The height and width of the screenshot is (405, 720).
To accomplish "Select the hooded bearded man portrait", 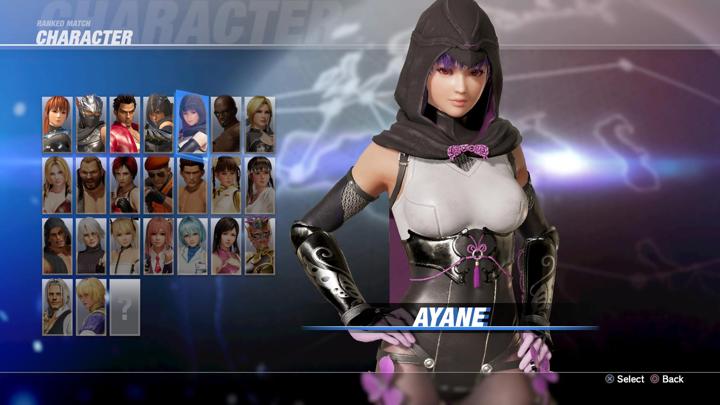I will click(57, 246).
